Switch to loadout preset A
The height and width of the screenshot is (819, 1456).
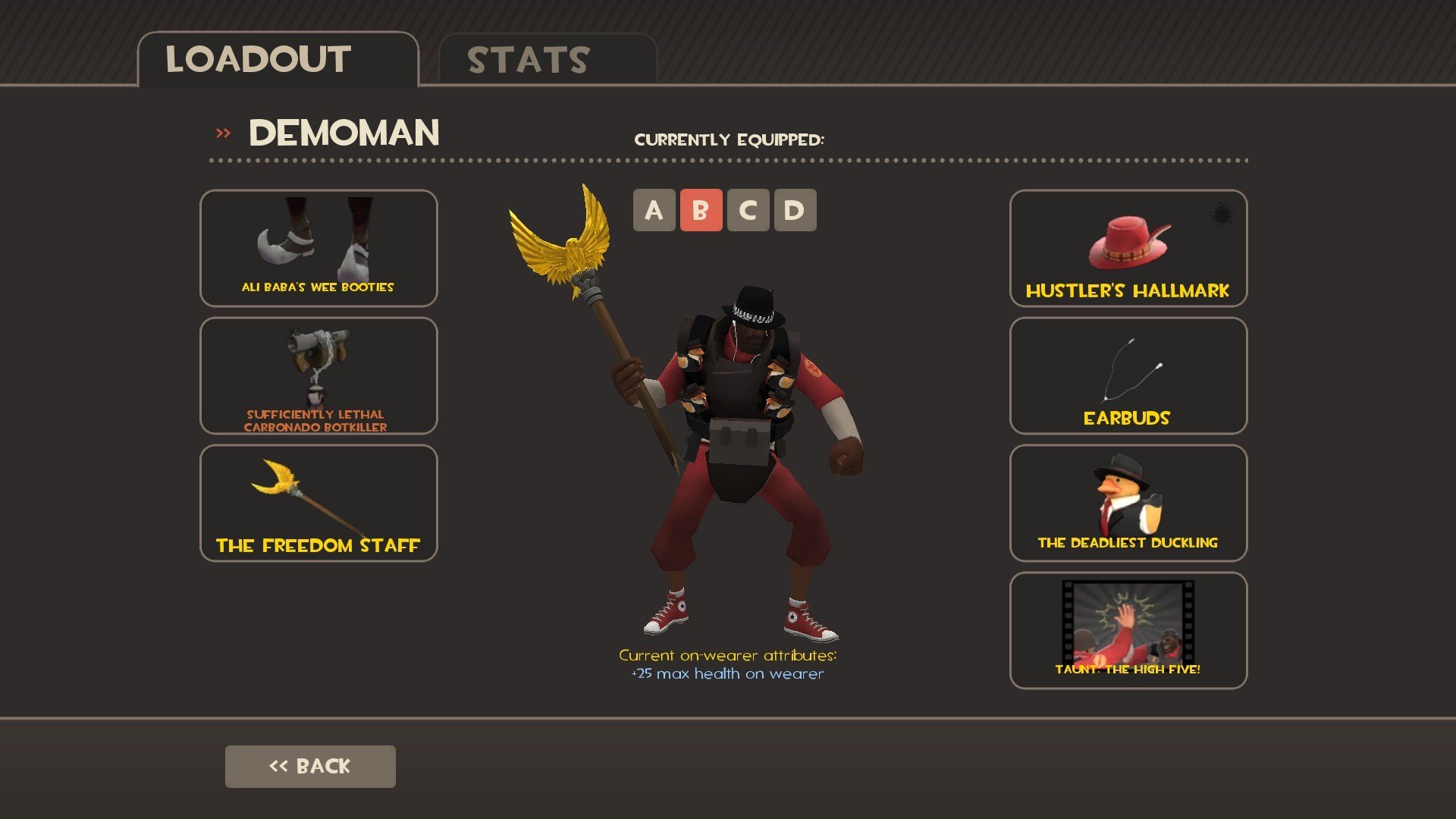coord(654,210)
